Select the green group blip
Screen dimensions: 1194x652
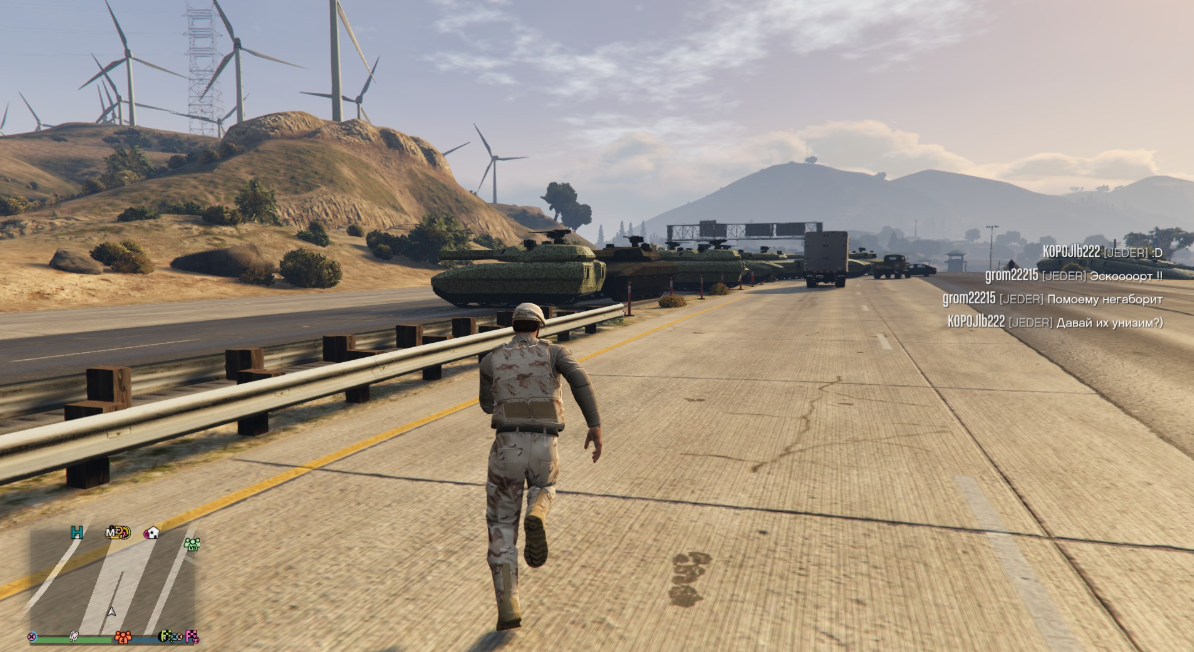(x=191, y=544)
